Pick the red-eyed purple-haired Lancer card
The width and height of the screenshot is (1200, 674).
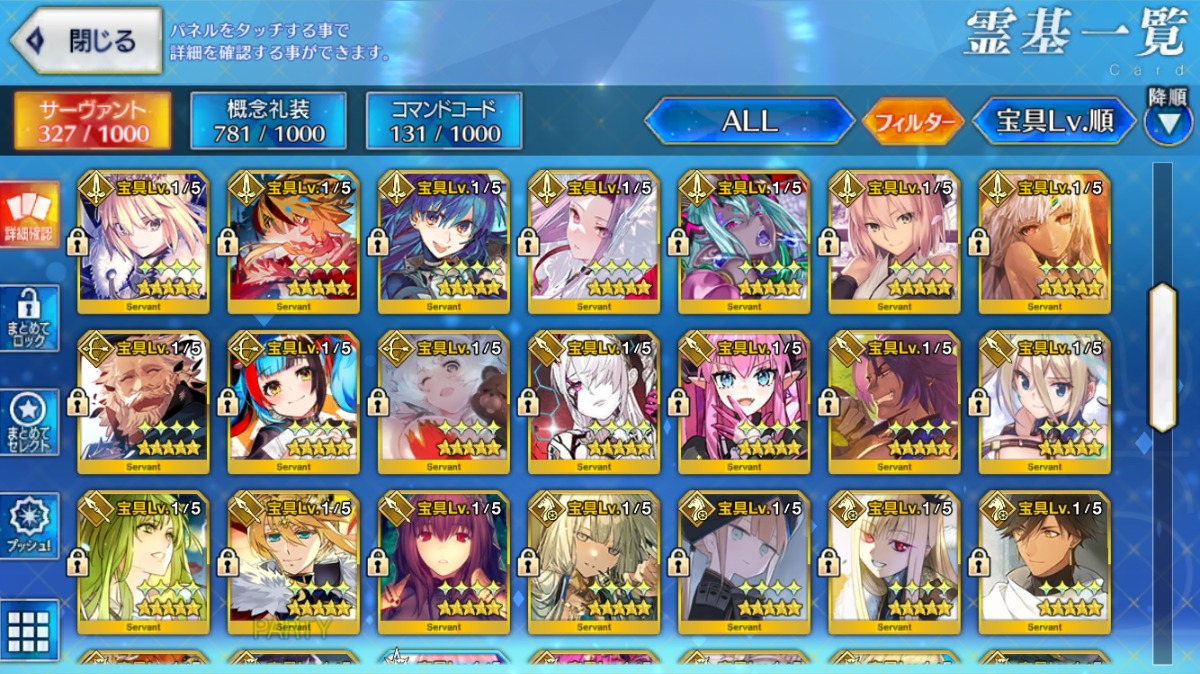(443, 562)
